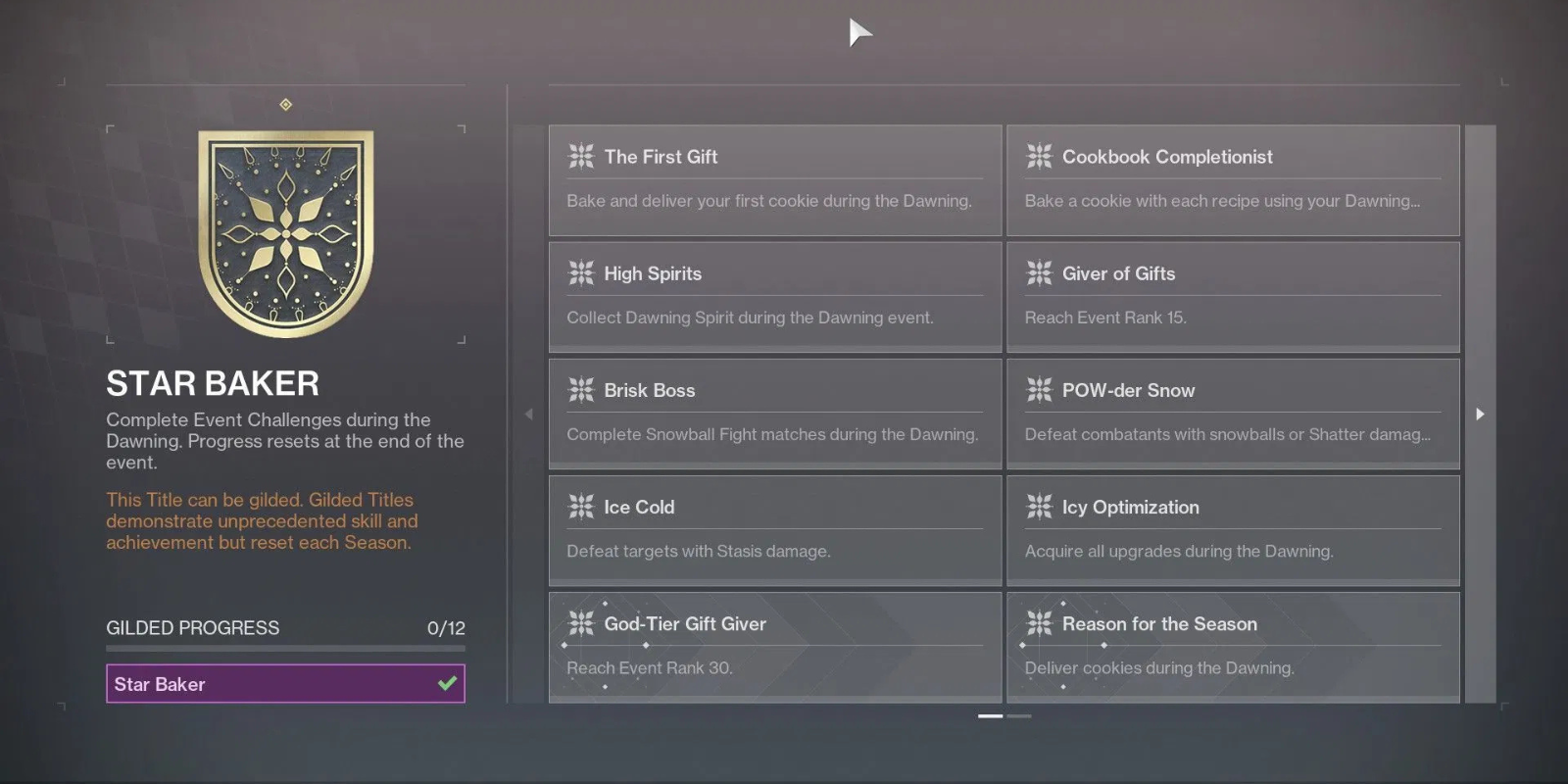Click the Star Baker seal emblem
The width and height of the screenshot is (1568, 784).
pos(285,230)
